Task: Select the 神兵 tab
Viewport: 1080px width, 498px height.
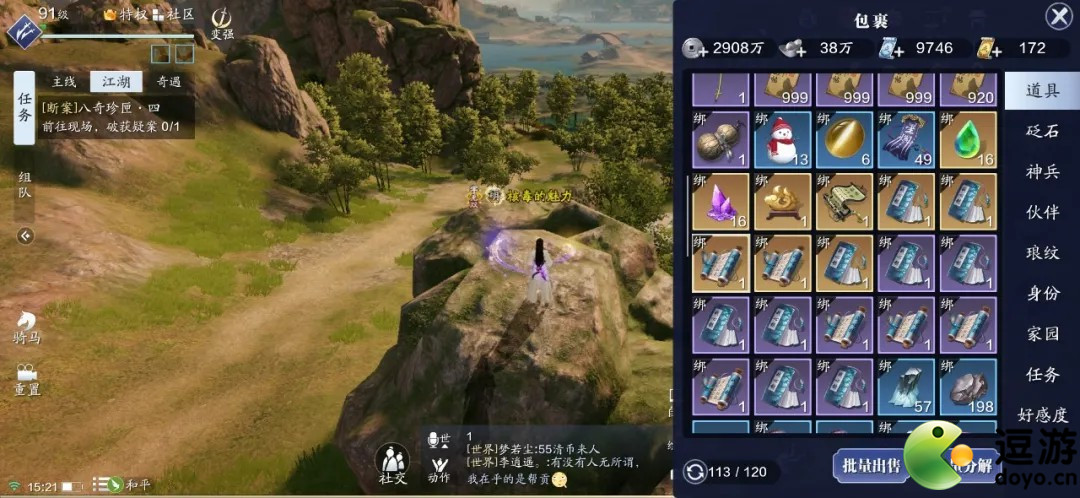Action: [1042, 172]
